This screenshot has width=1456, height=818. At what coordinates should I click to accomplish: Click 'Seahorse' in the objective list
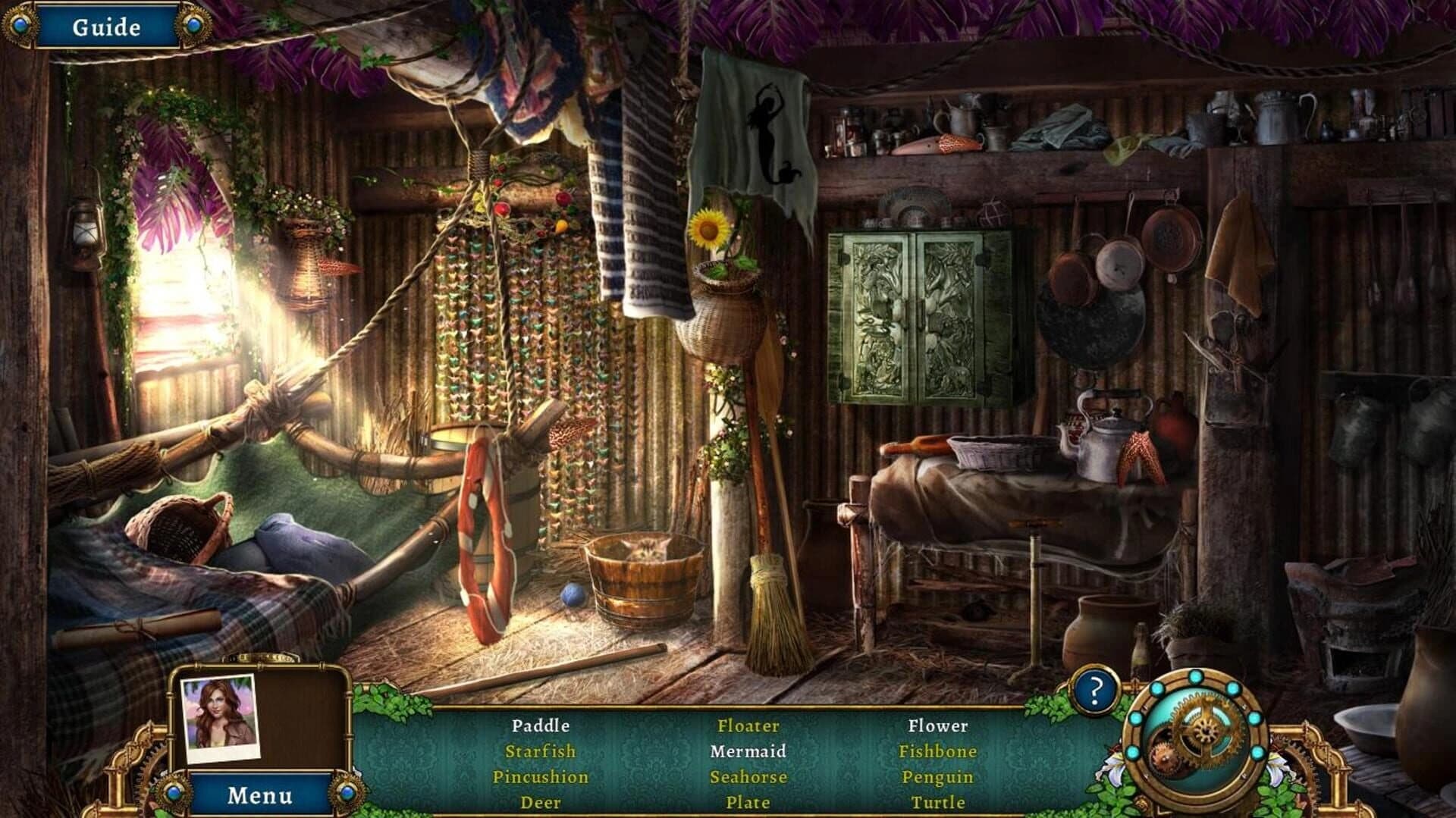click(x=749, y=776)
